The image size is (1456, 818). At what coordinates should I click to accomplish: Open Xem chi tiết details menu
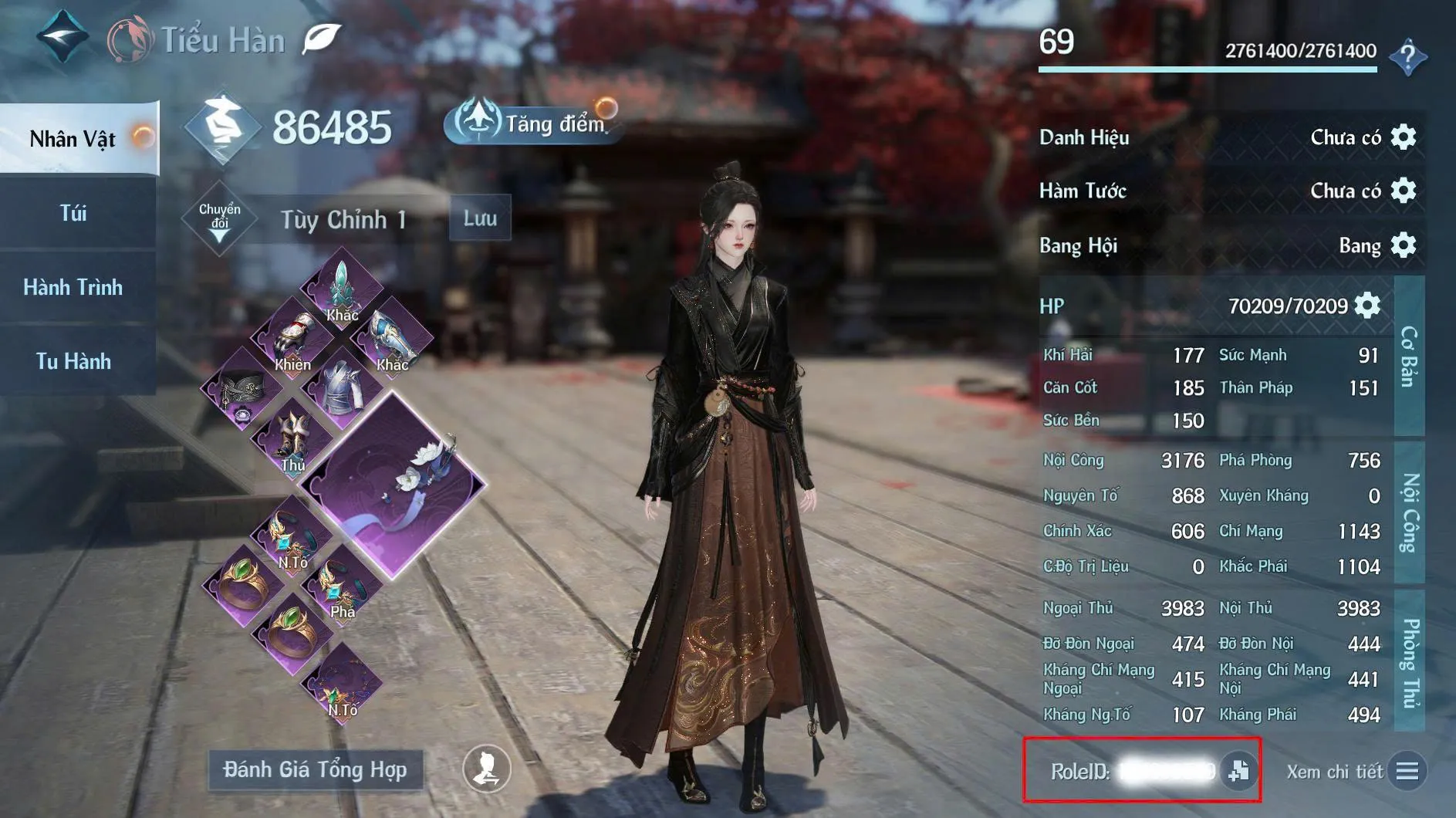point(1406,771)
